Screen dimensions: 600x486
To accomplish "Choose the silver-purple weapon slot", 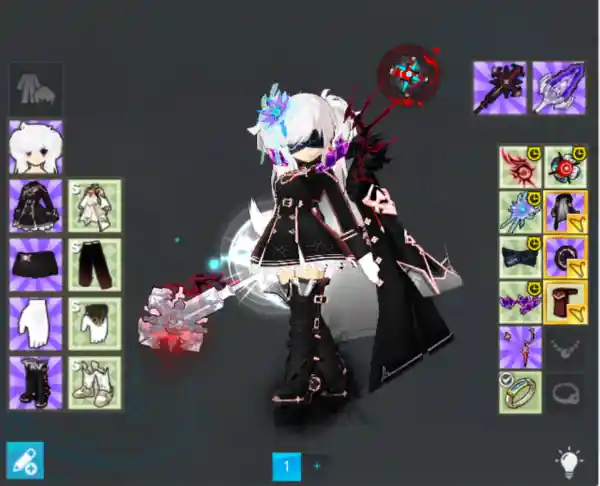I will tap(558, 88).
